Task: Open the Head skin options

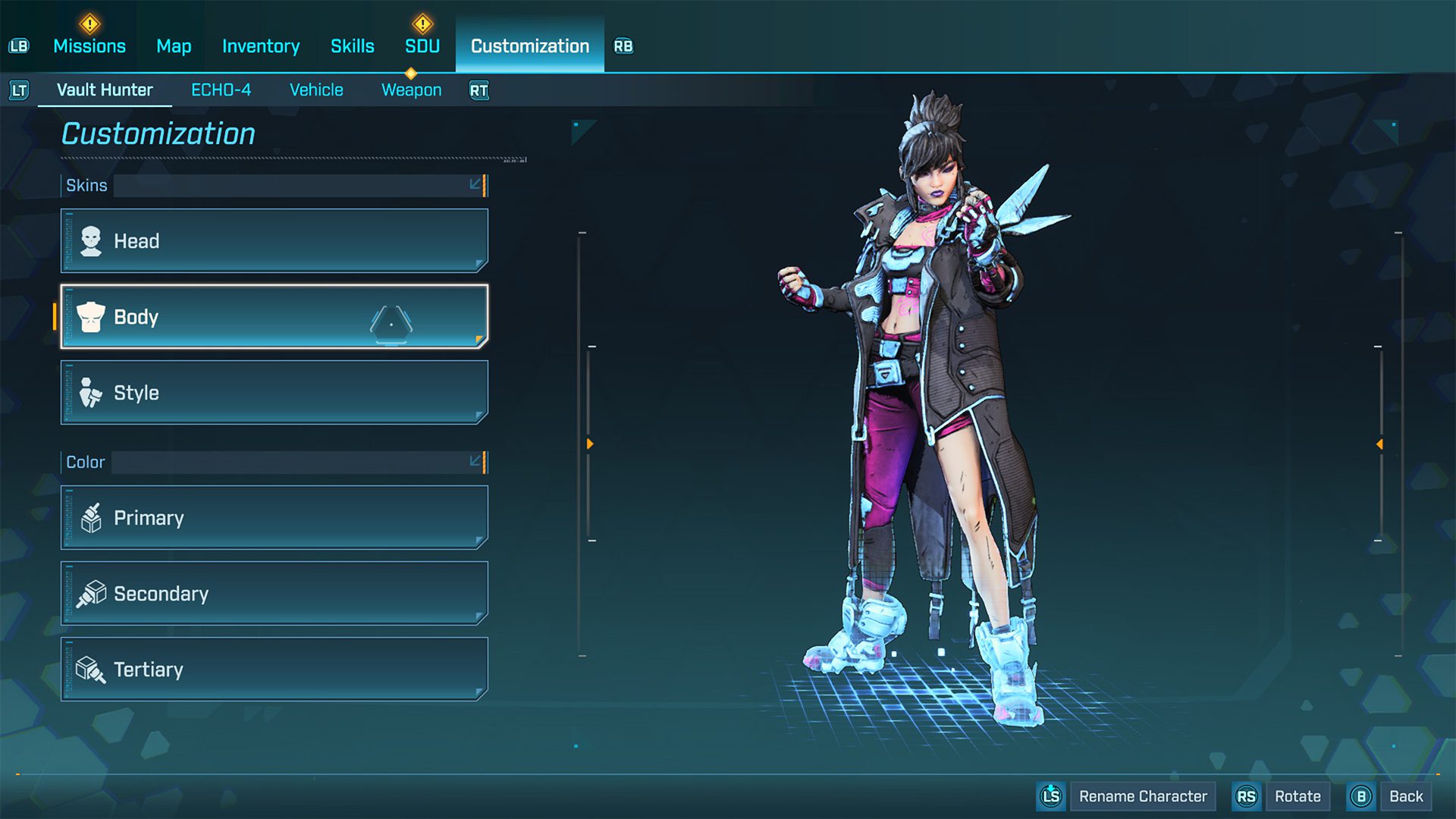Action: [x=274, y=241]
